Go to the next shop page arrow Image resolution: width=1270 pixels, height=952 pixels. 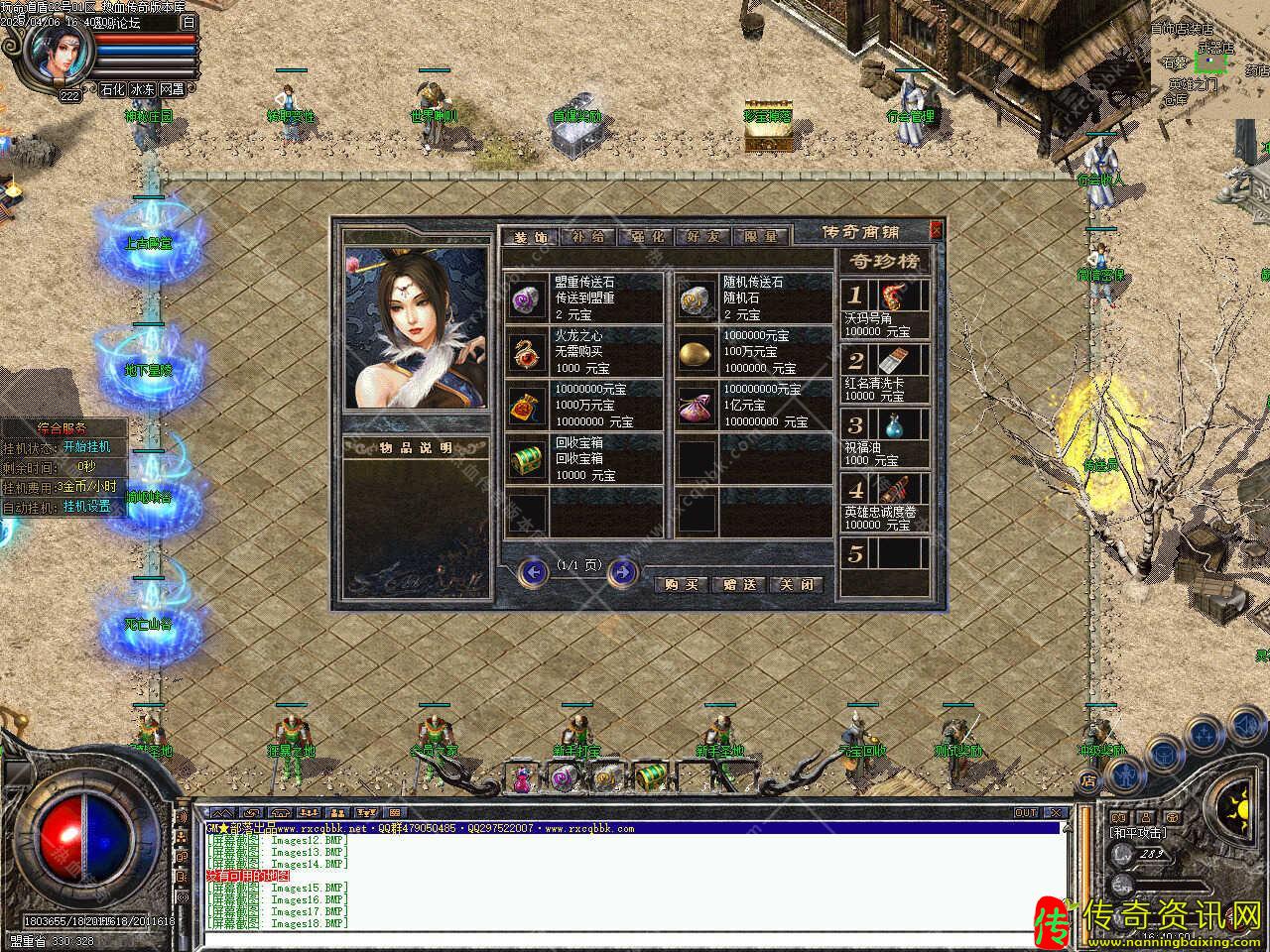tap(622, 571)
